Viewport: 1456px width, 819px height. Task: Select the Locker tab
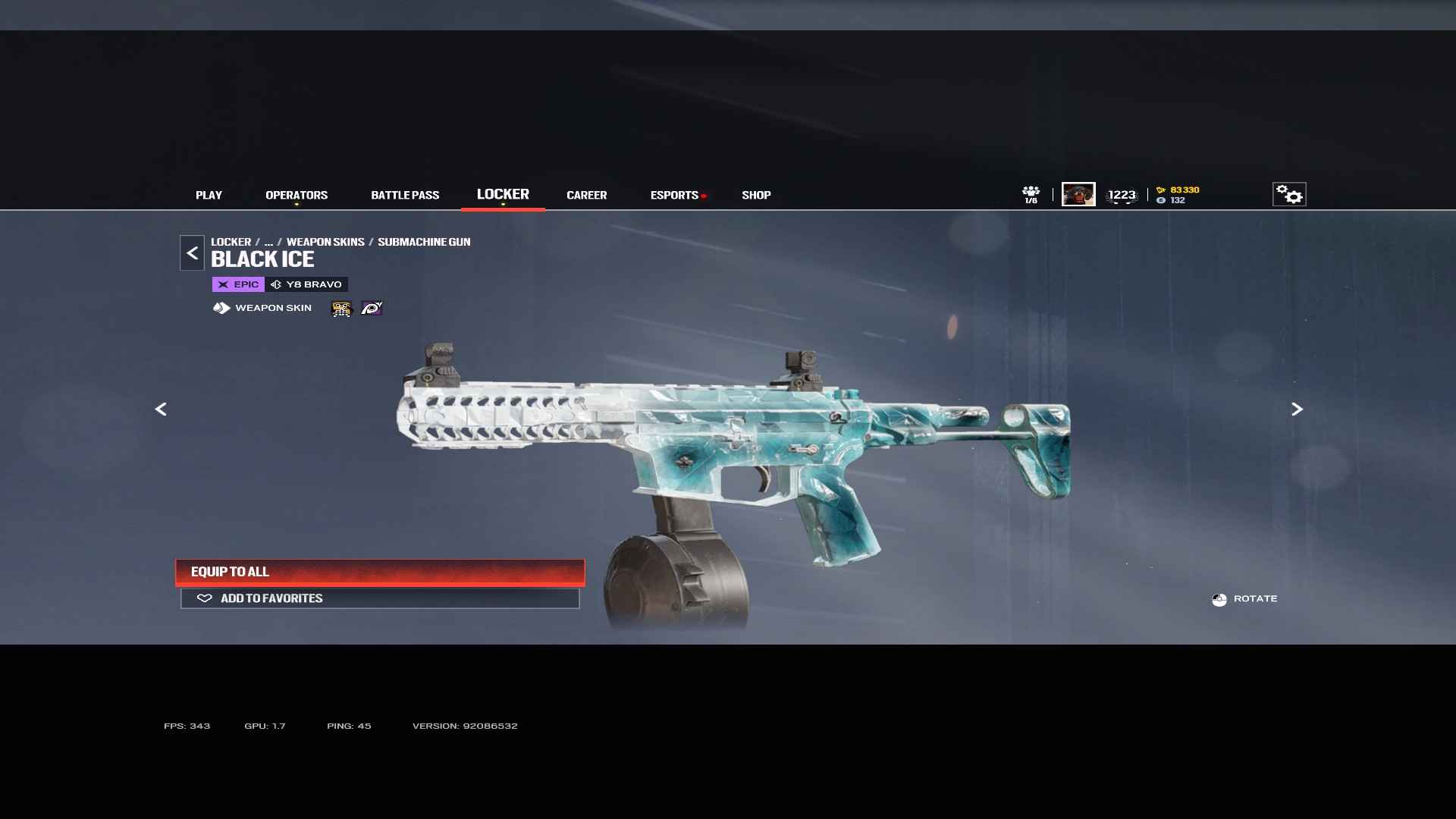(503, 195)
